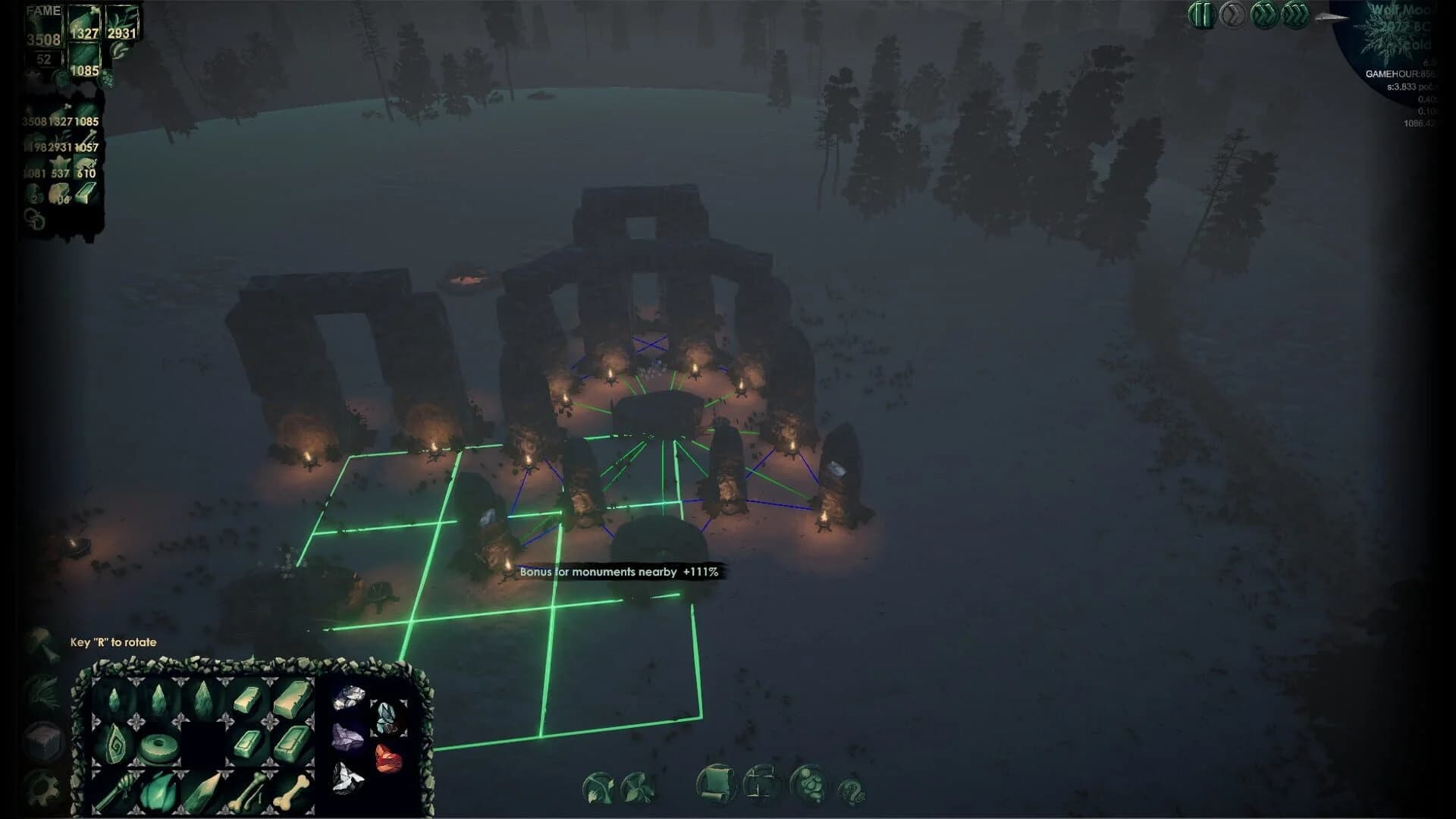Click the FAME counter label
The image size is (1456, 819).
point(42,11)
